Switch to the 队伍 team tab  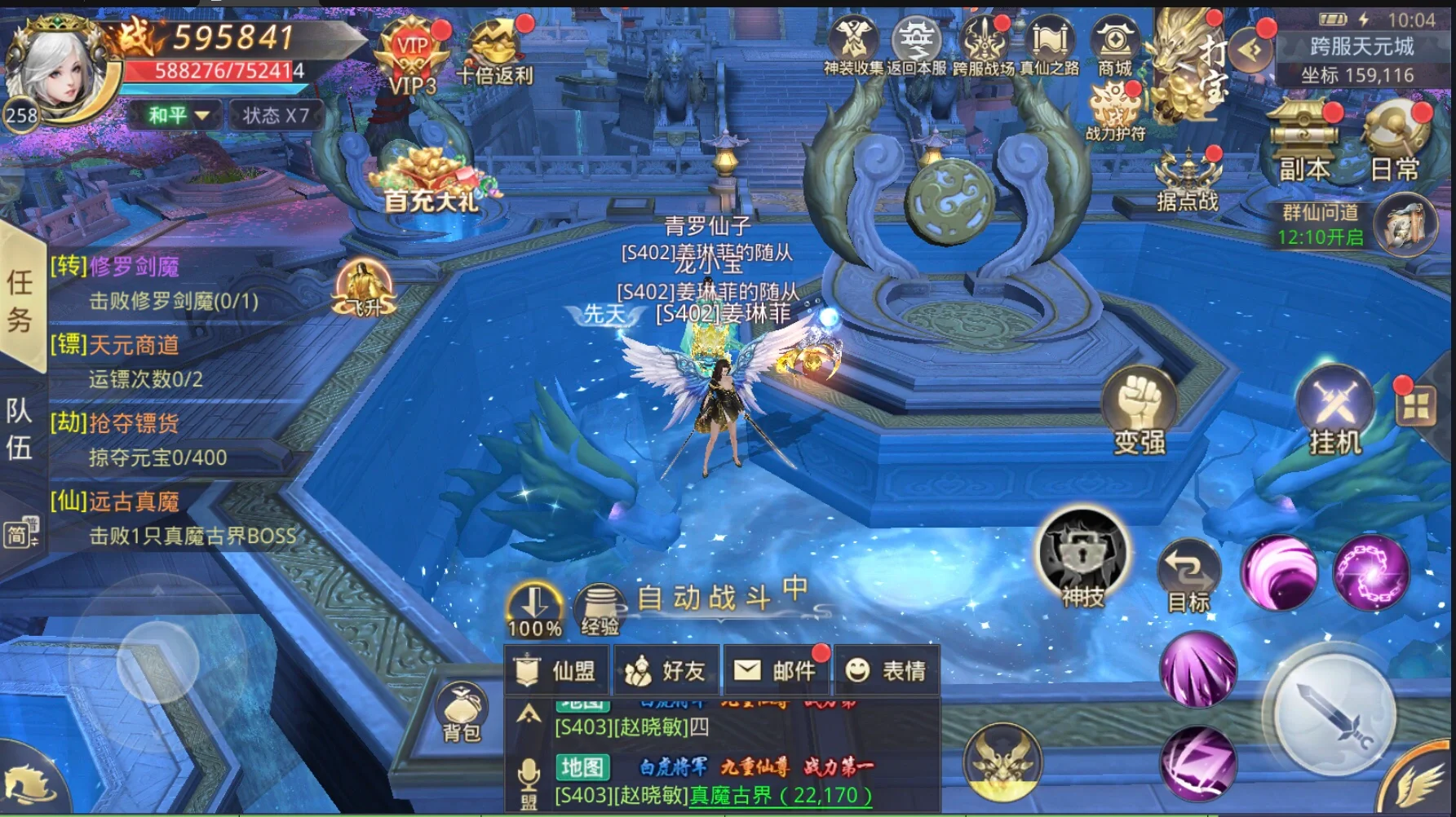coord(20,428)
